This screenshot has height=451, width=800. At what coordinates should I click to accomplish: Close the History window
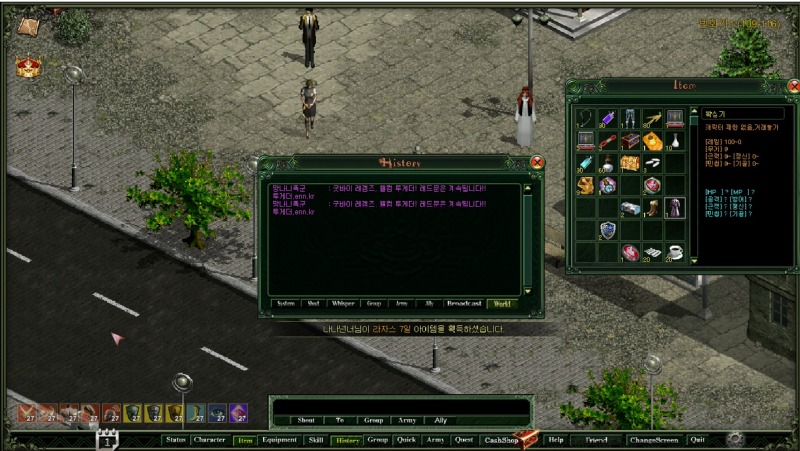pyautogui.click(x=537, y=162)
